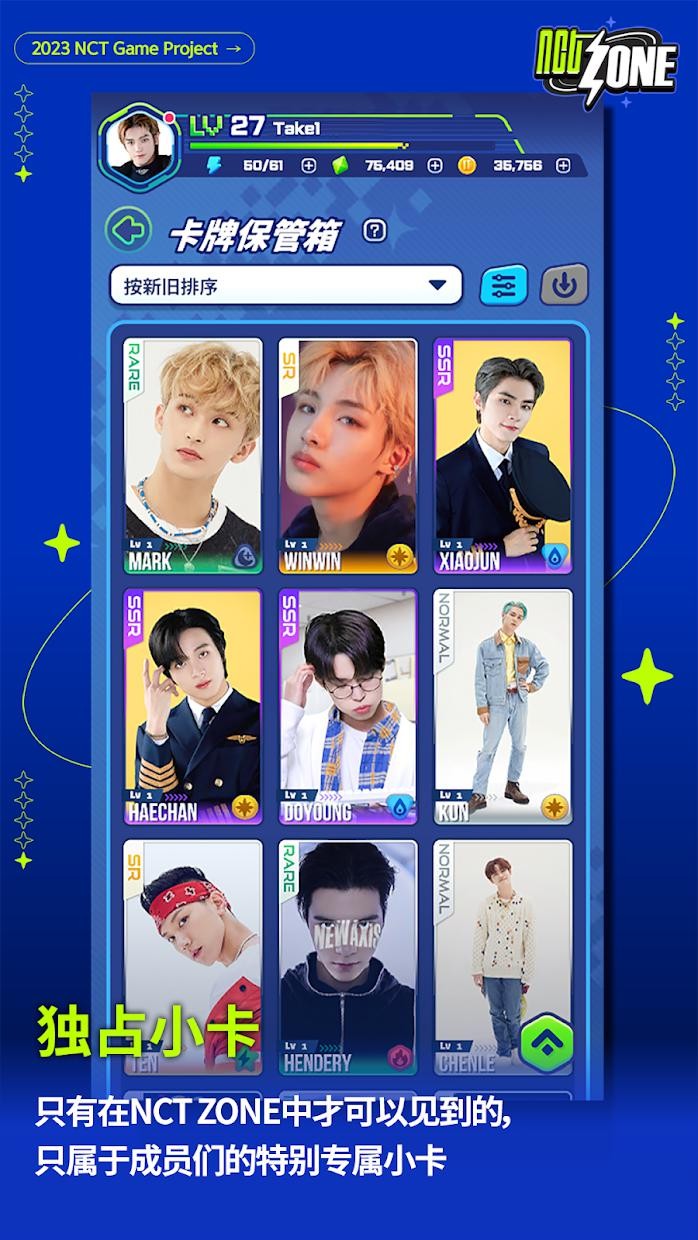Screen dimensions: 698x1240
Task: Select the MARK rare card
Action: pos(193,456)
